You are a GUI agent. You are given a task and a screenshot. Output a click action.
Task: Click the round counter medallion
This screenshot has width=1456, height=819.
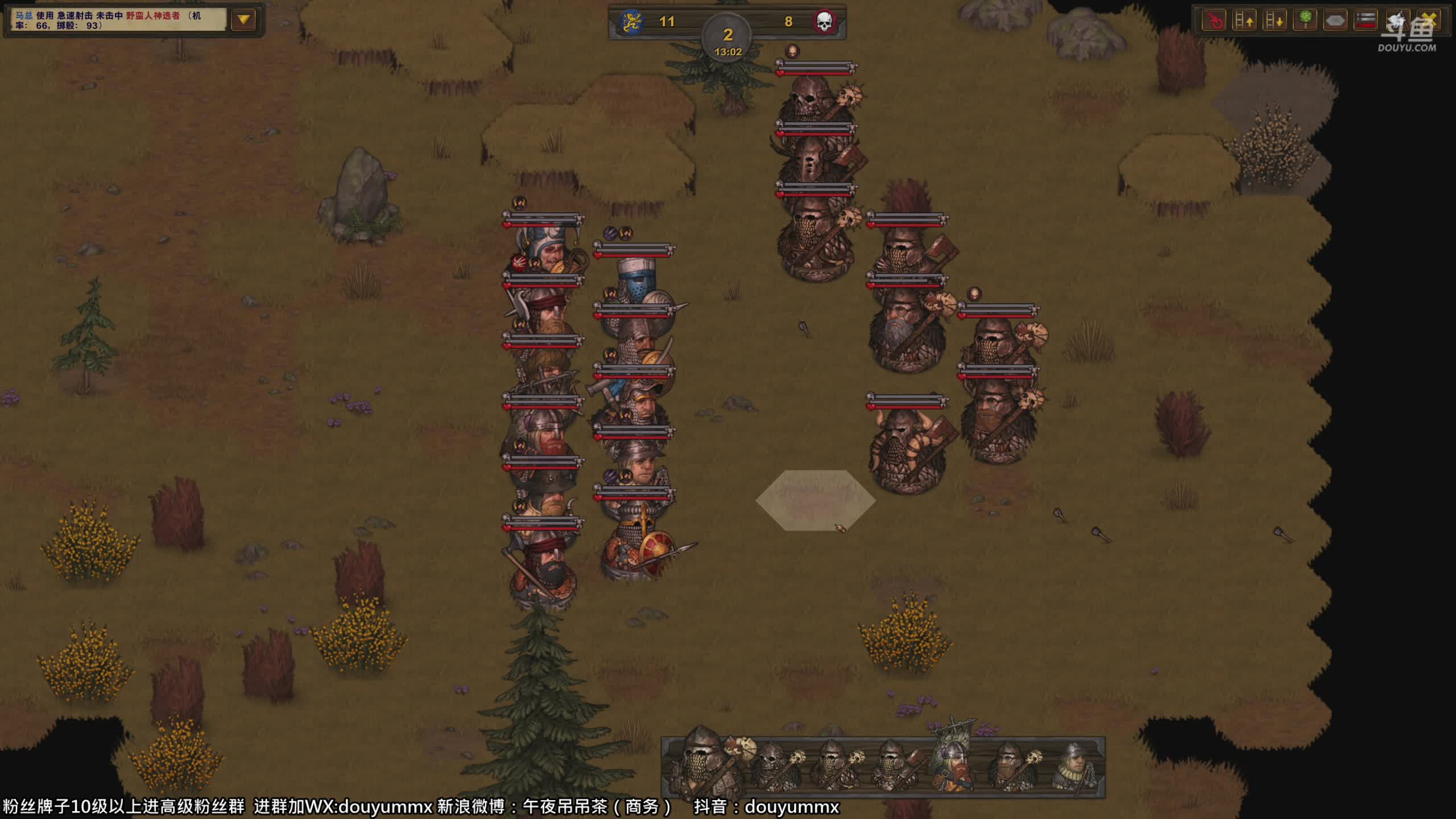click(x=727, y=39)
